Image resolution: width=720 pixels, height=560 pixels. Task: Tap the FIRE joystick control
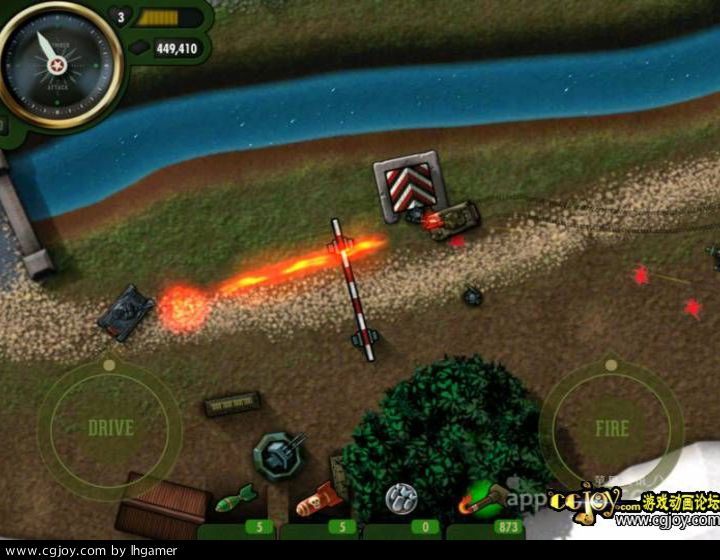click(611, 429)
